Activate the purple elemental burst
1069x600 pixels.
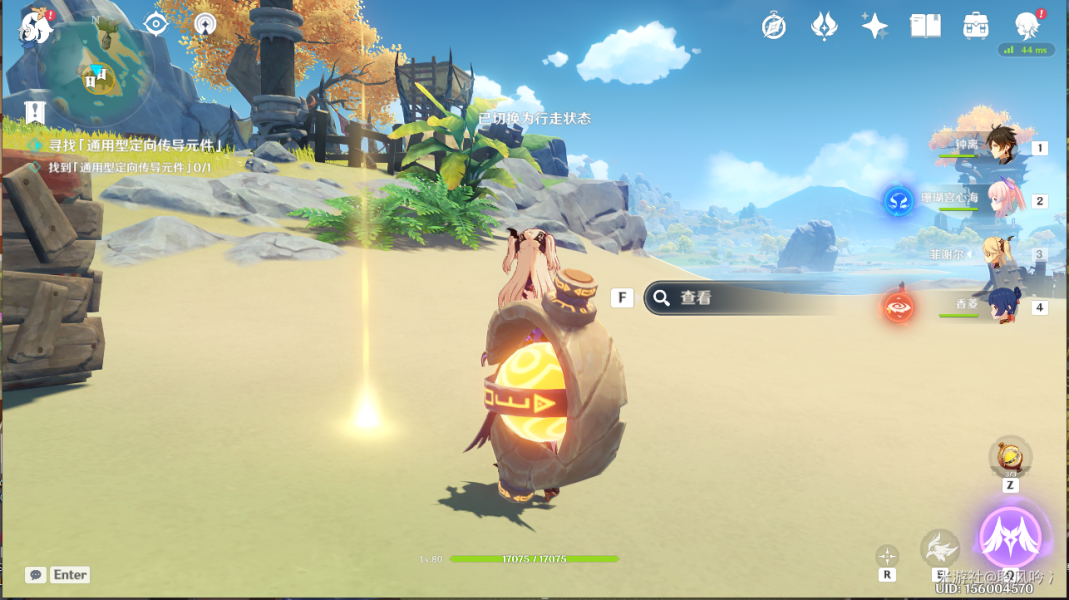click(1010, 537)
